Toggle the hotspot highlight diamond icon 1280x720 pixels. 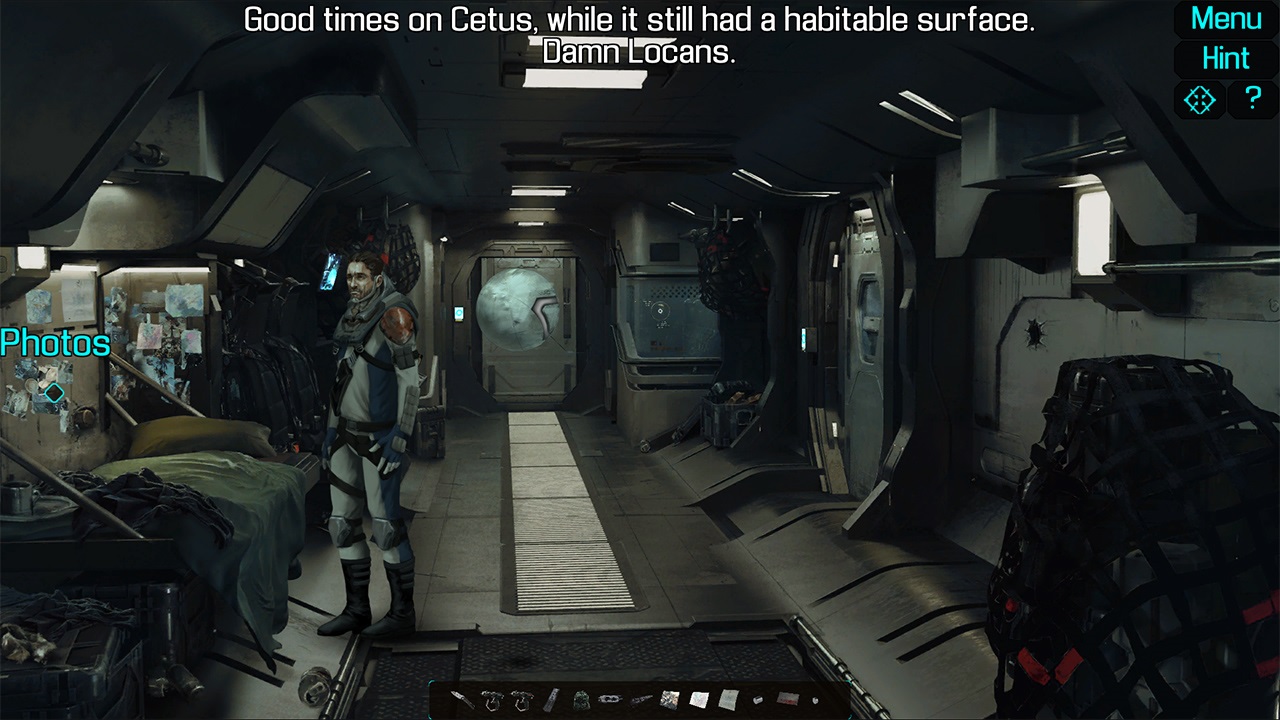(1199, 99)
